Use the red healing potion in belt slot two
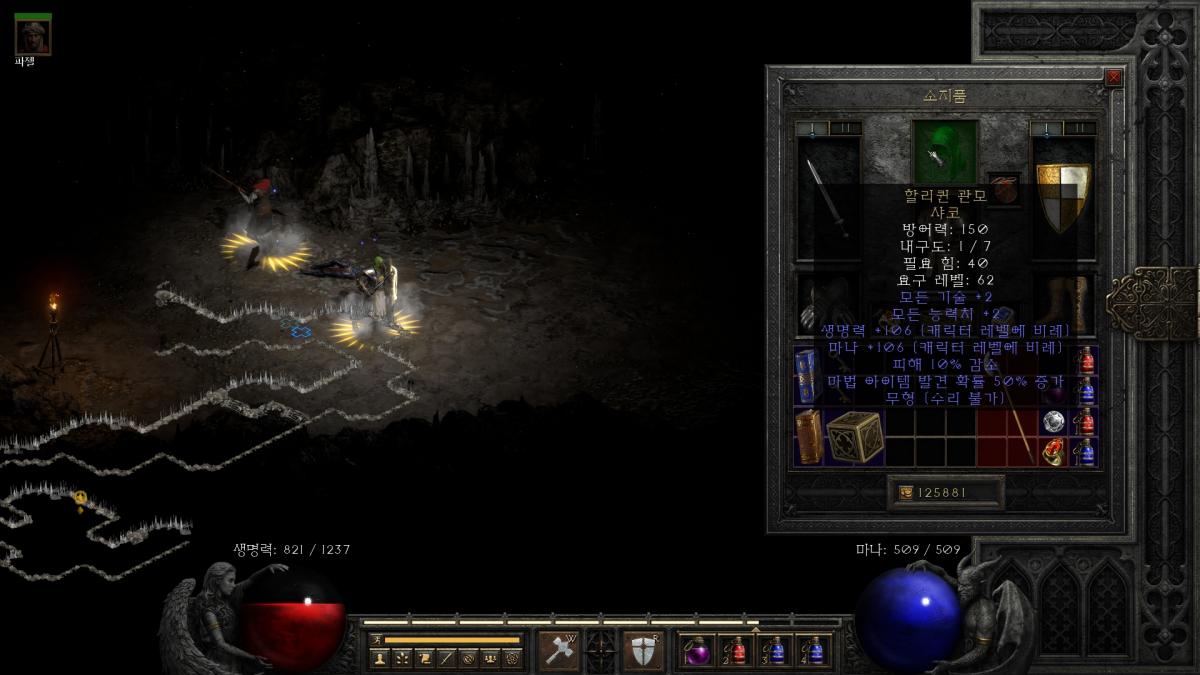Viewport: 1200px width, 675px height. pyautogui.click(x=736, y=651)
